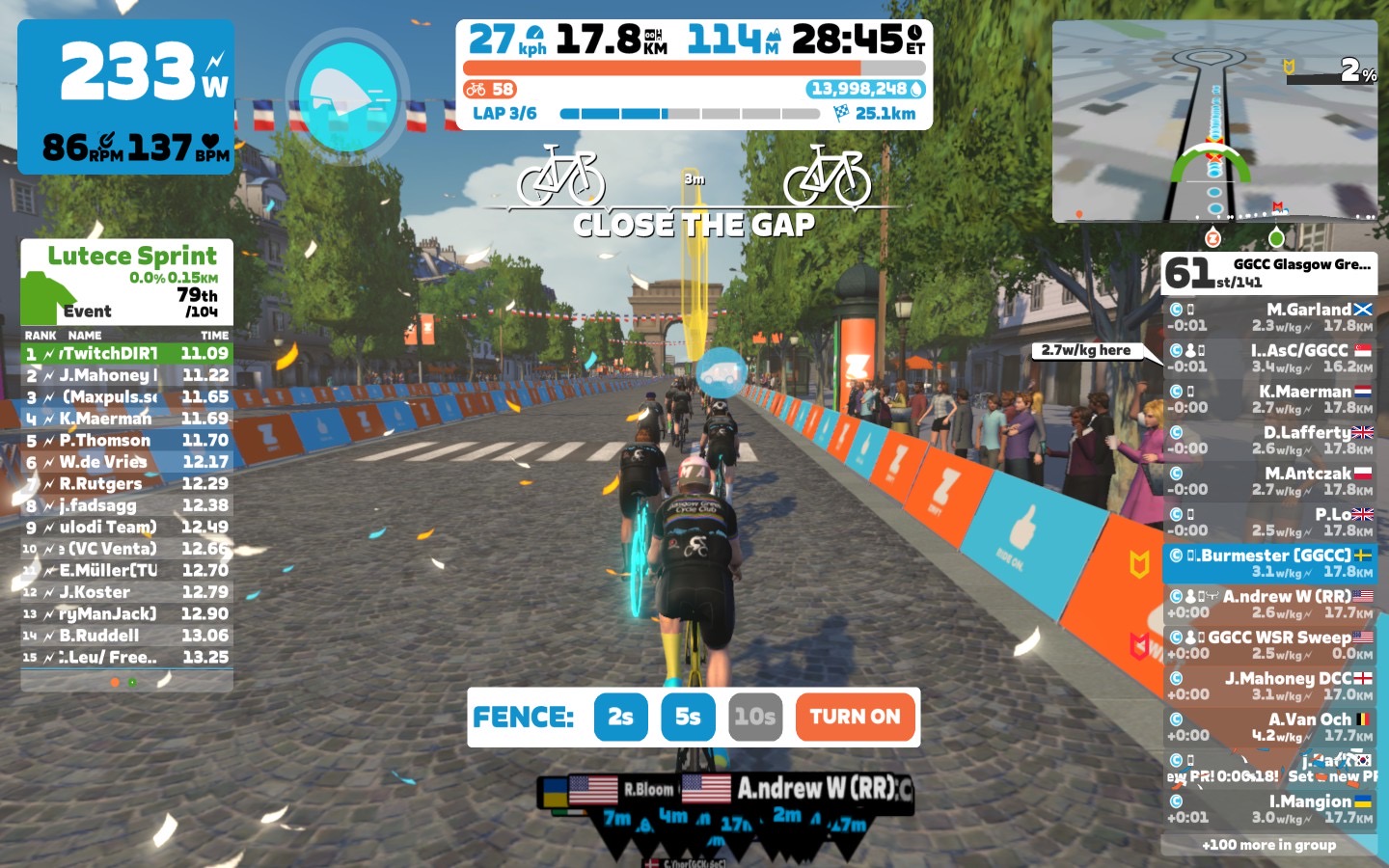
Task: Open the minimap view
Action: point(1214,122)
